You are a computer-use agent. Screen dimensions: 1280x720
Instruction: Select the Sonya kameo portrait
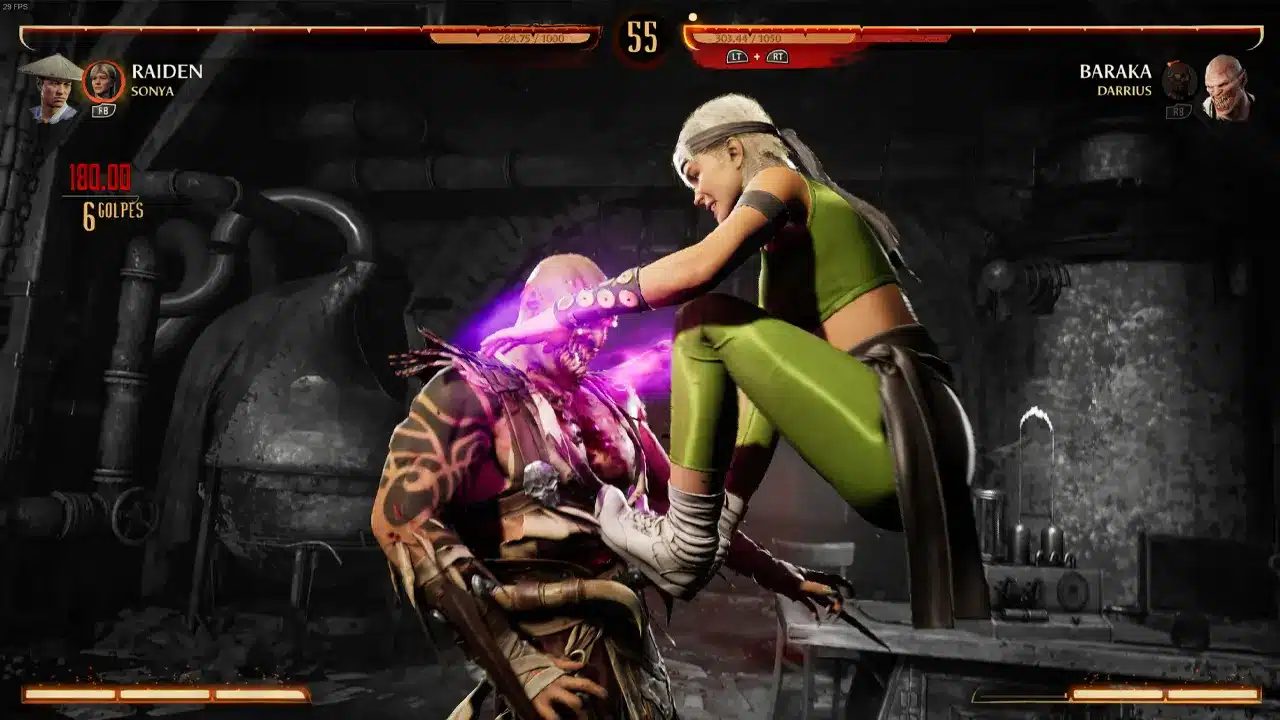click(x=103, y=82)
